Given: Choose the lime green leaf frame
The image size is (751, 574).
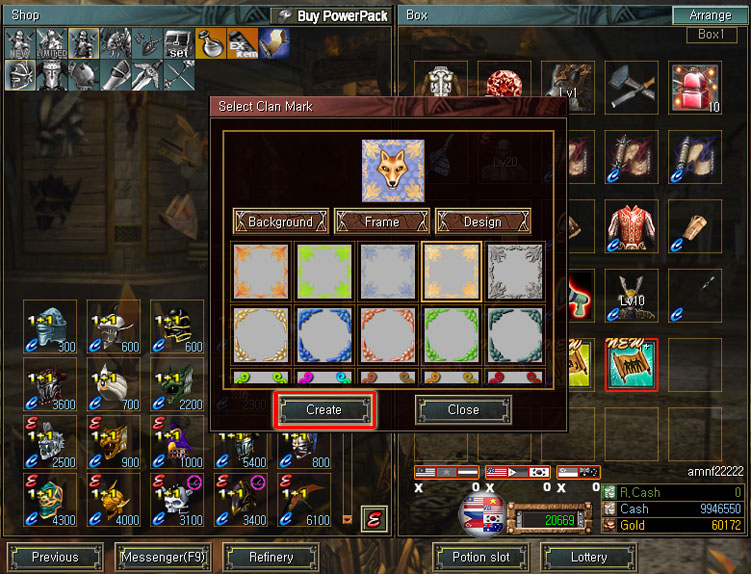Looking at the screenshot, I should pyautogui.click(x=325, y=270).
